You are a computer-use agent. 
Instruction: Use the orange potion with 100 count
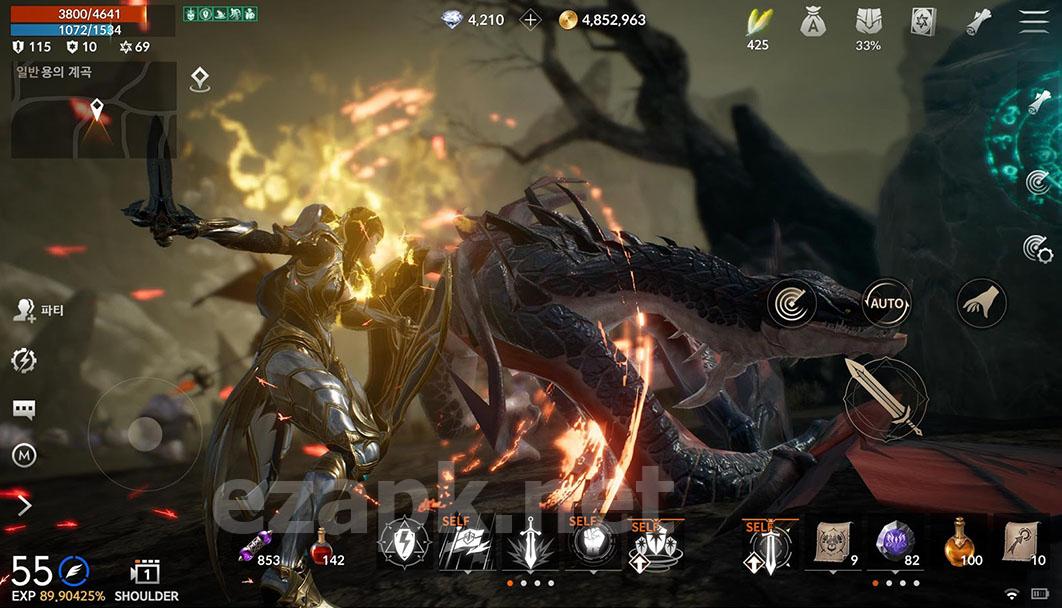click(x=962, y=545)
